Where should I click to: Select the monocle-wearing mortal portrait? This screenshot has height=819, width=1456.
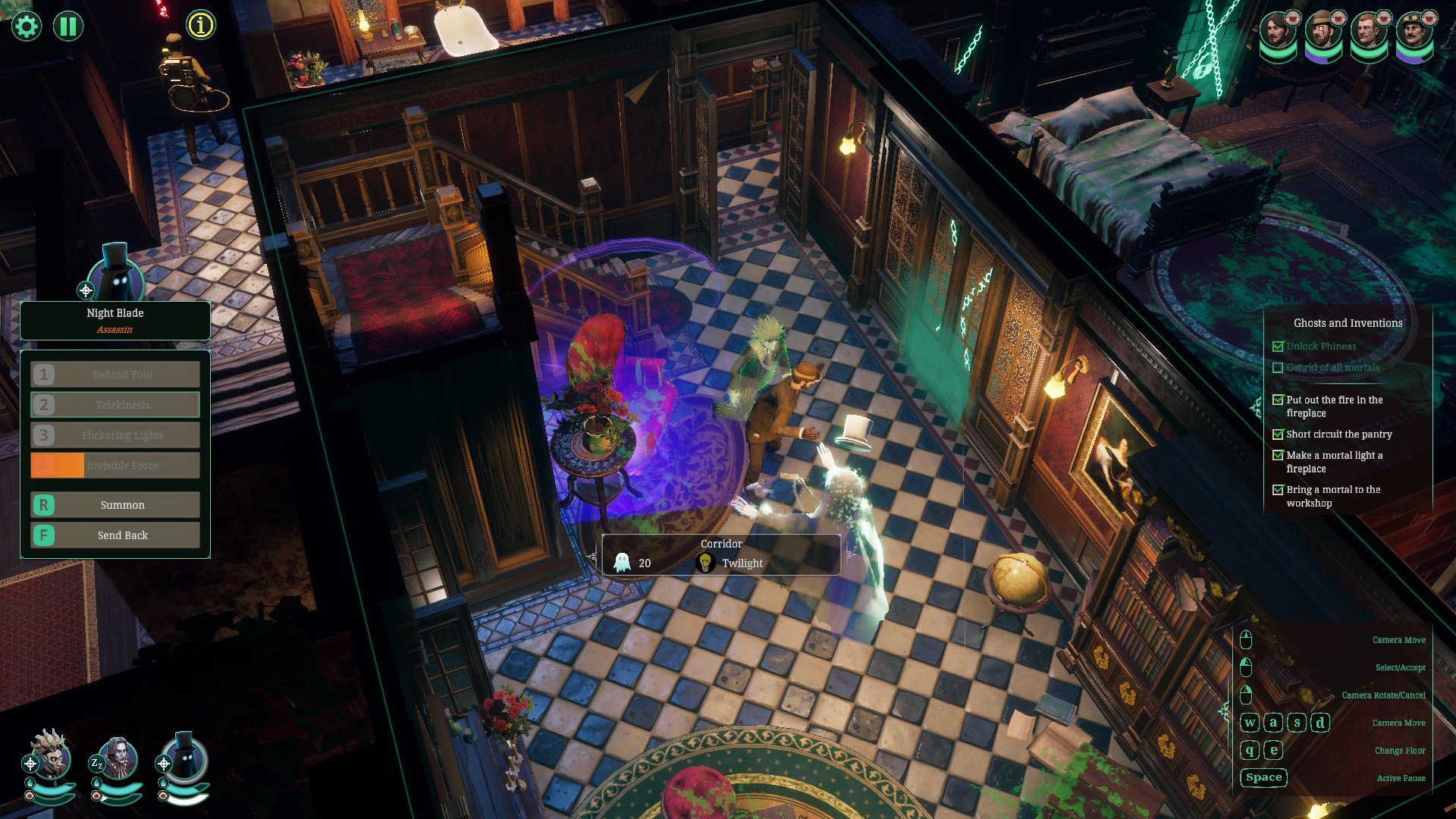click(x=1324, y=33)
